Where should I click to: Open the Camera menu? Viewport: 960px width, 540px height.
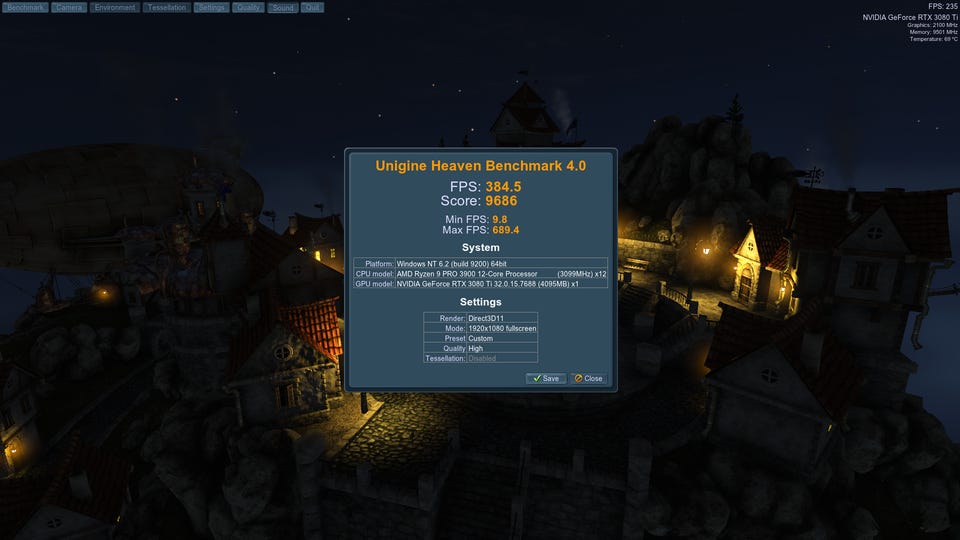tap(68, 7)
